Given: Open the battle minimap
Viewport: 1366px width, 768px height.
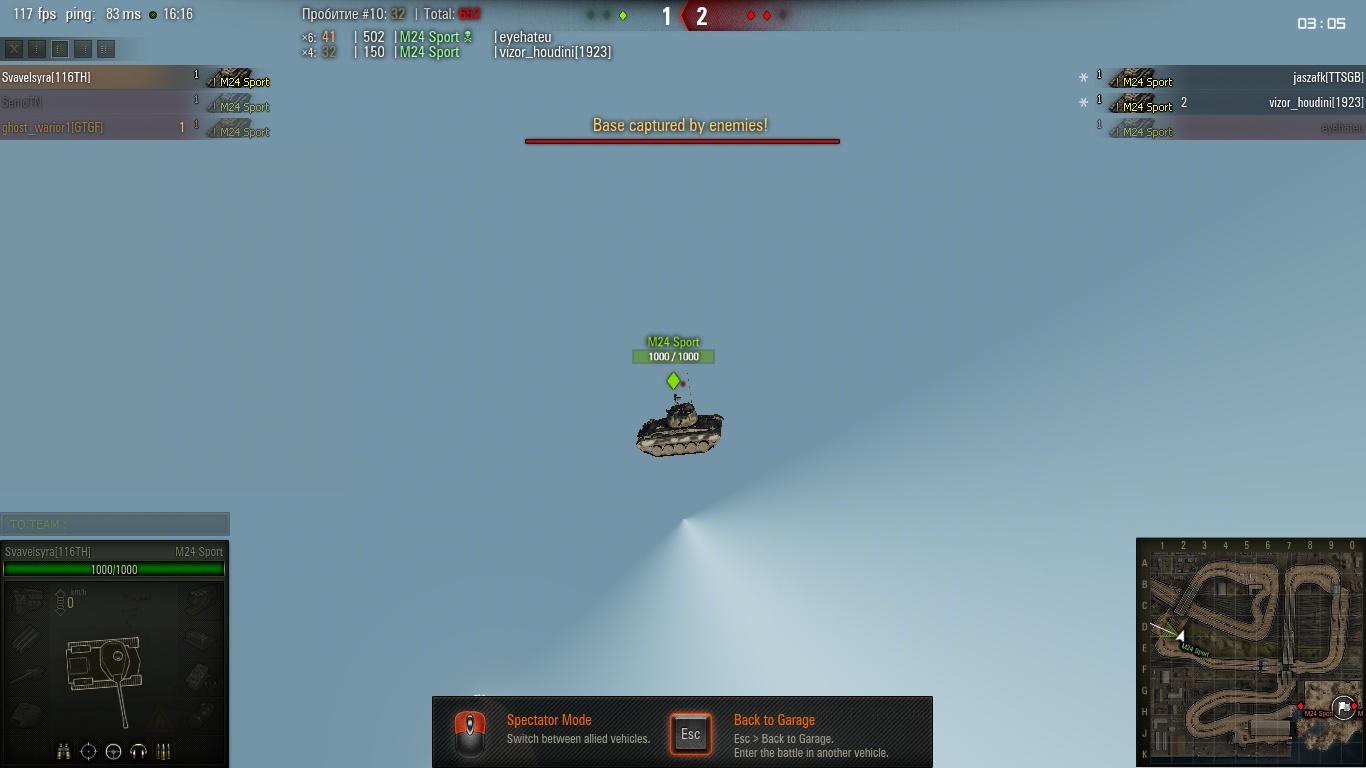Looking at the screenshot, I should (1251, 652).
